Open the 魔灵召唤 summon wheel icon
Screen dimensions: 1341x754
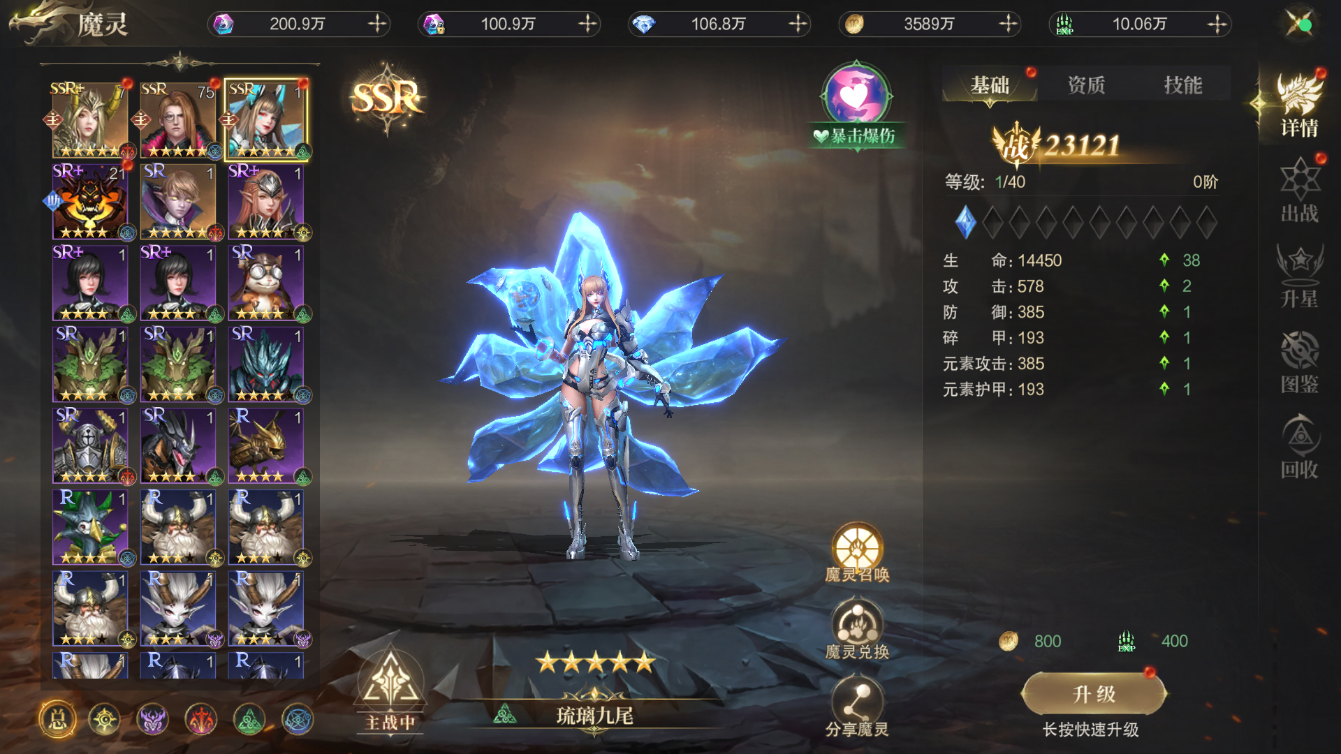[x=857, y=550]
